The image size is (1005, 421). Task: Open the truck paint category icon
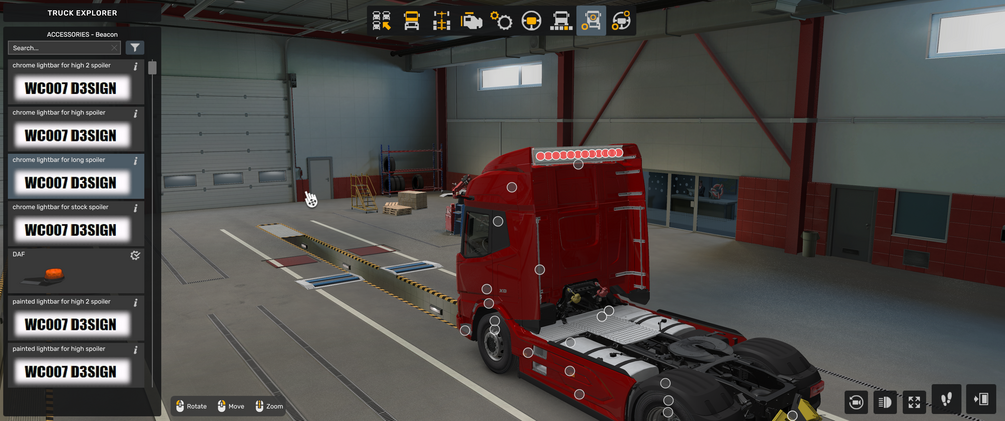562,20
